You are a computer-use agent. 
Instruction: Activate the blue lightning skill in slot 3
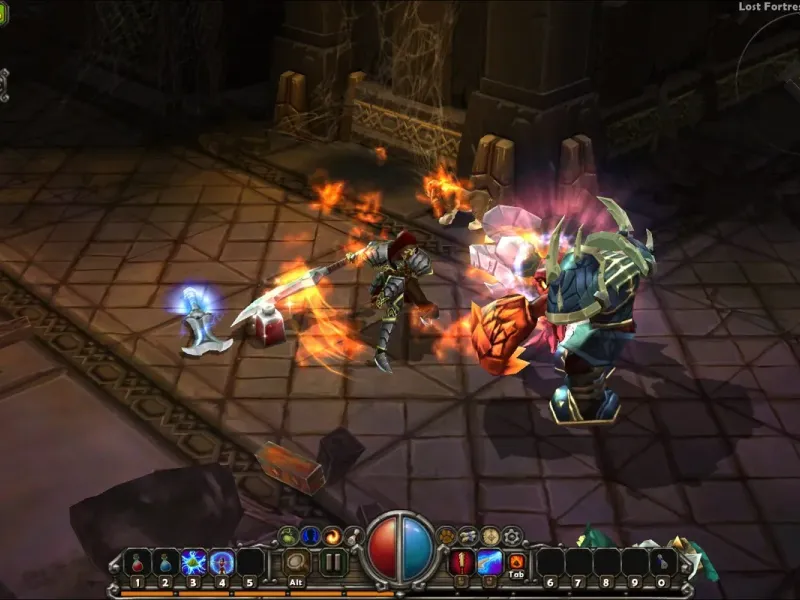pyautogui.click(x=194, y=563)
